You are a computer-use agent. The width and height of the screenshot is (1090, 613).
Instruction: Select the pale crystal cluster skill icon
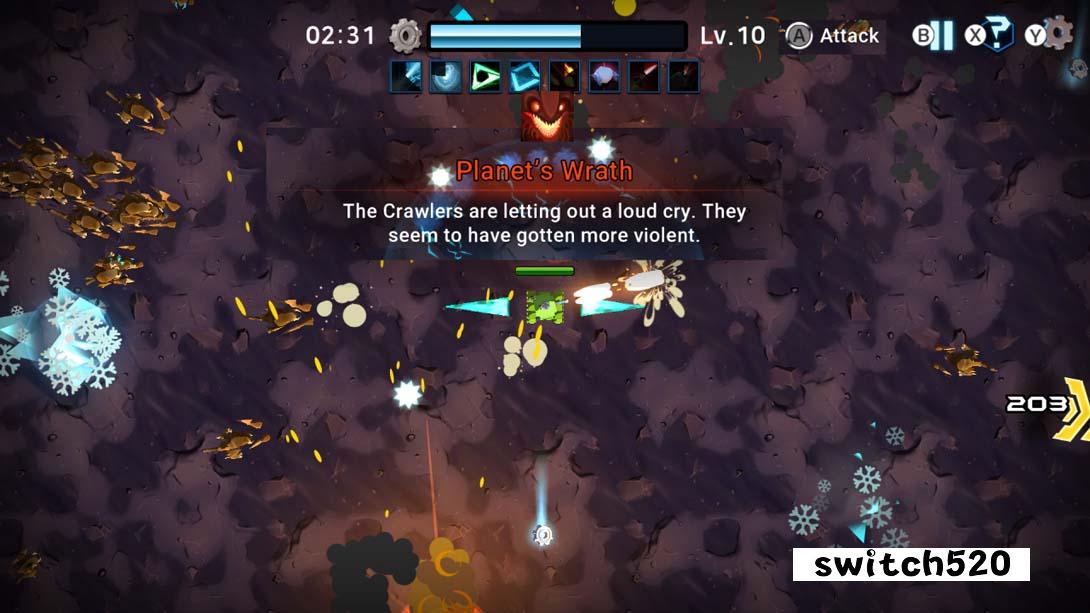(604, 77)
